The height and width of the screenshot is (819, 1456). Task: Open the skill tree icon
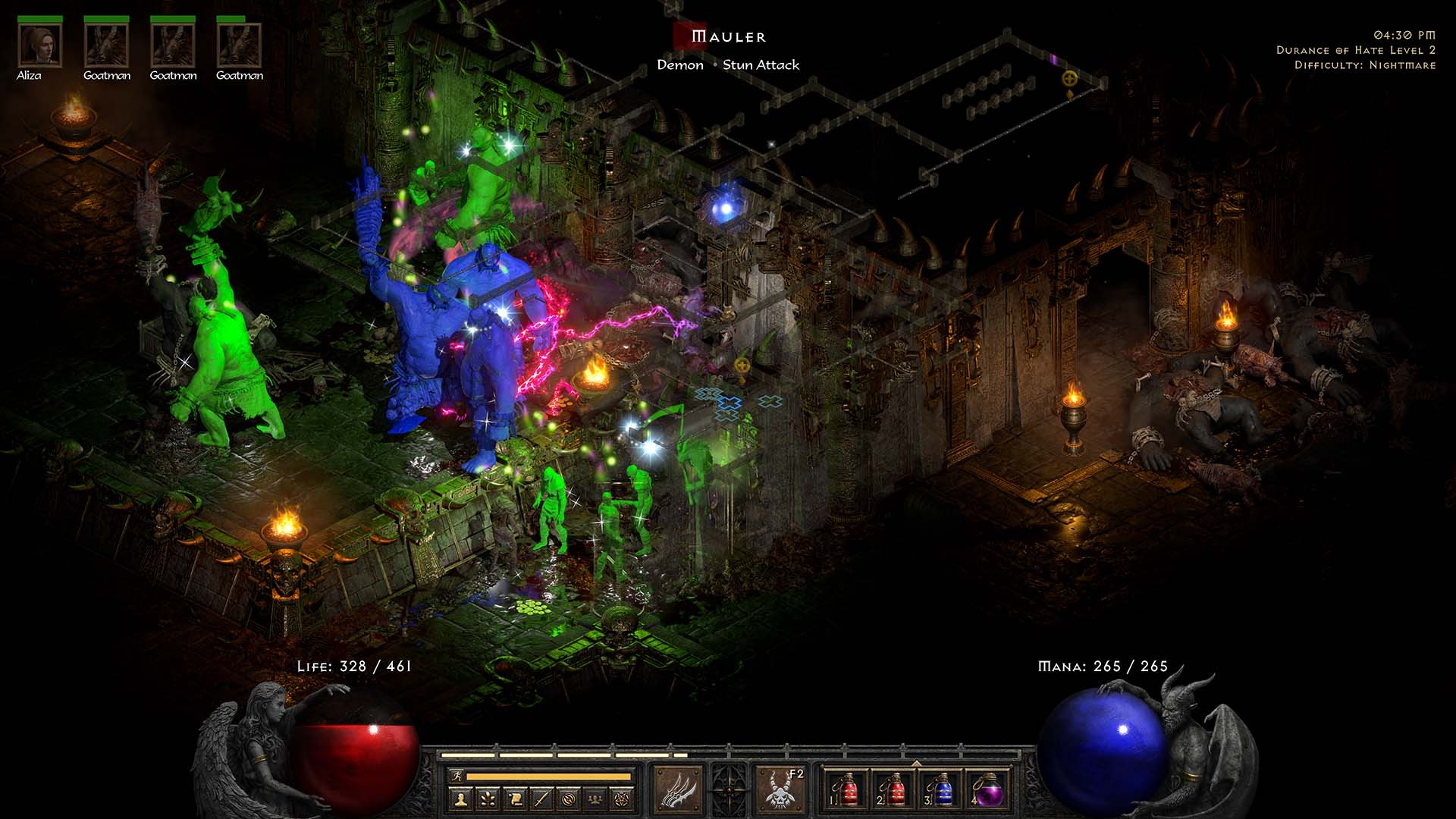487,799
